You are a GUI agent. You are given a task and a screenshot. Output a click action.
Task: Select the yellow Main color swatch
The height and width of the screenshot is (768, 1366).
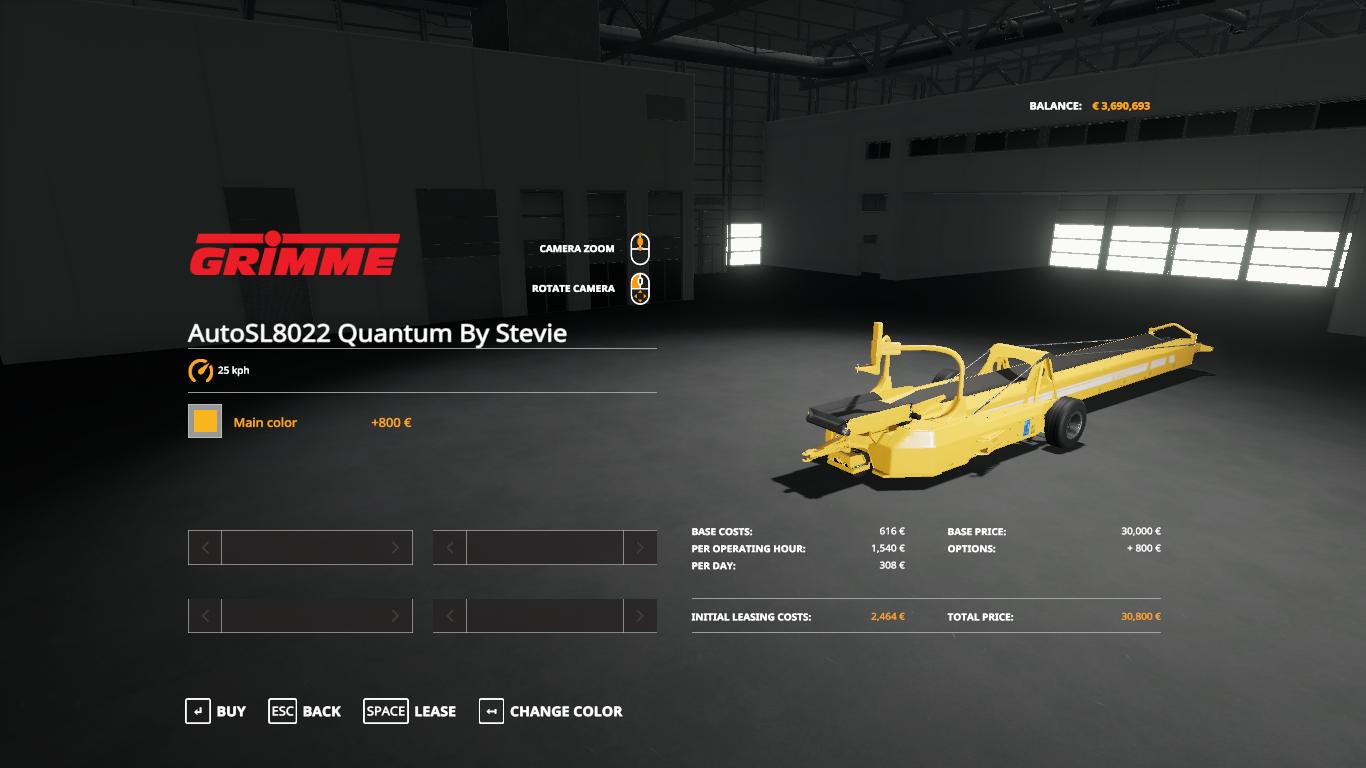click(x=205, y=422)
